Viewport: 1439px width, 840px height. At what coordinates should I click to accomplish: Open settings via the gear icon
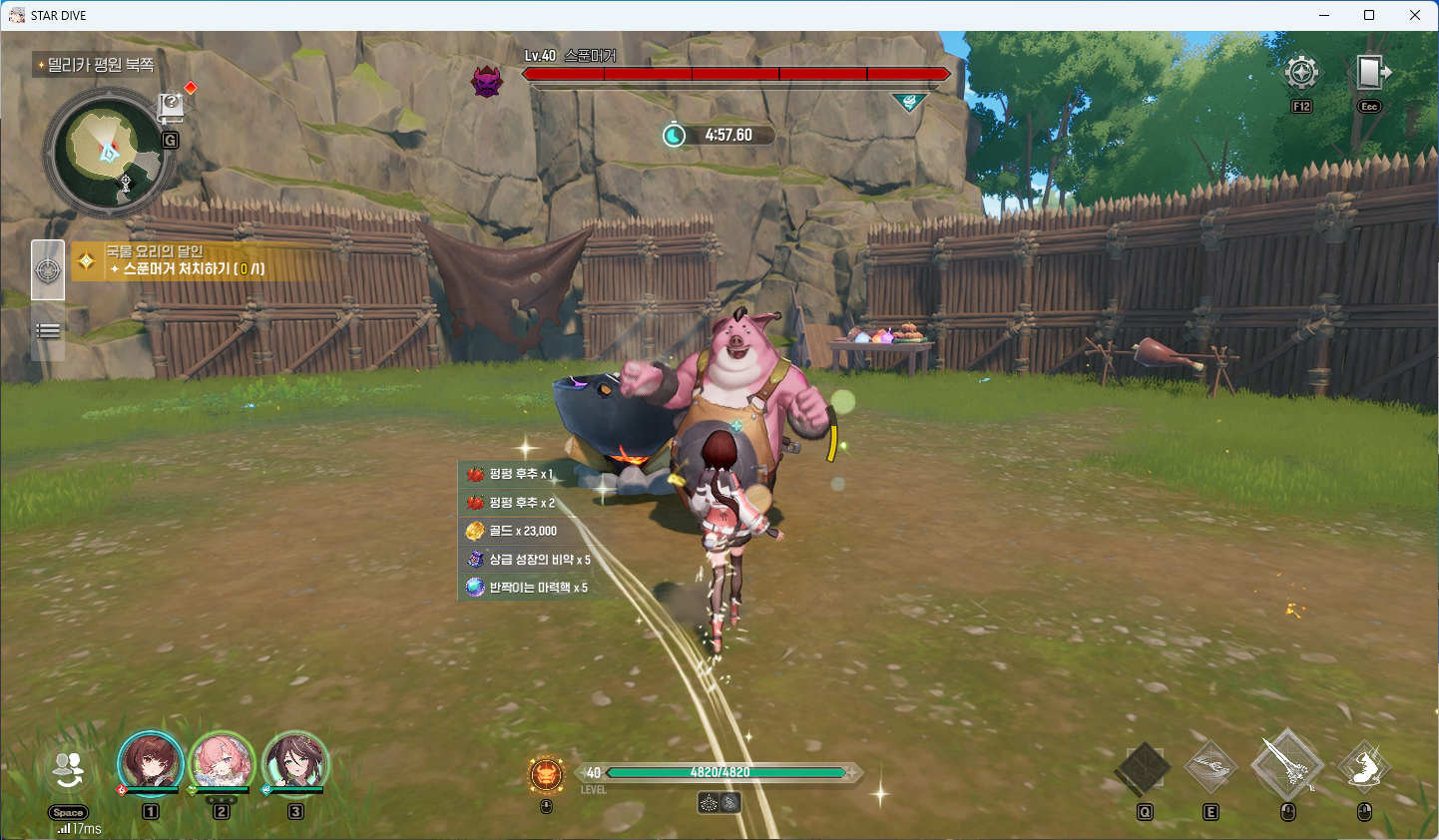coord(1301,73)
